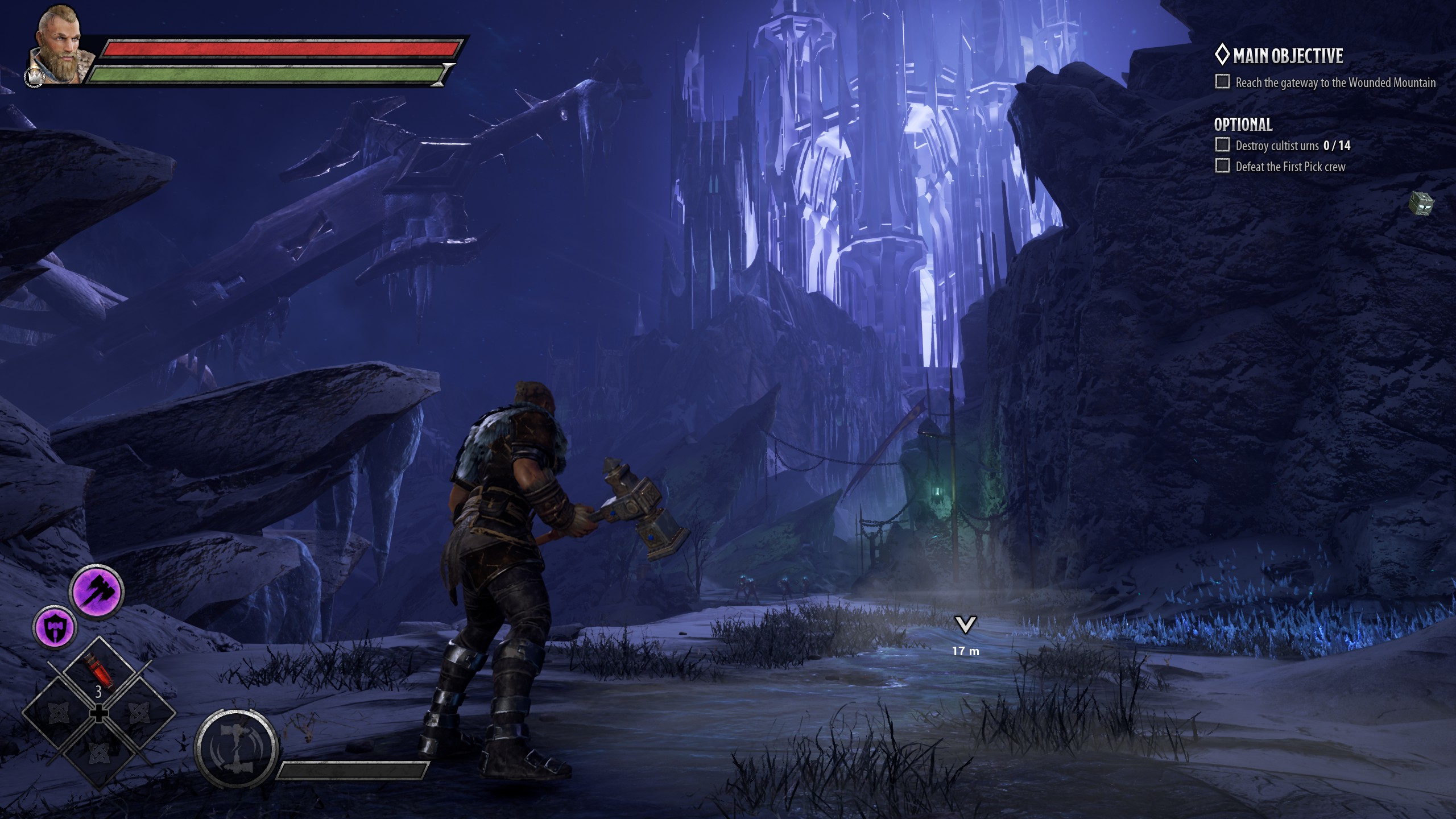Activate the purple hammer ability
This screenshot has height=819, width=1456.
tap(96, 594)
